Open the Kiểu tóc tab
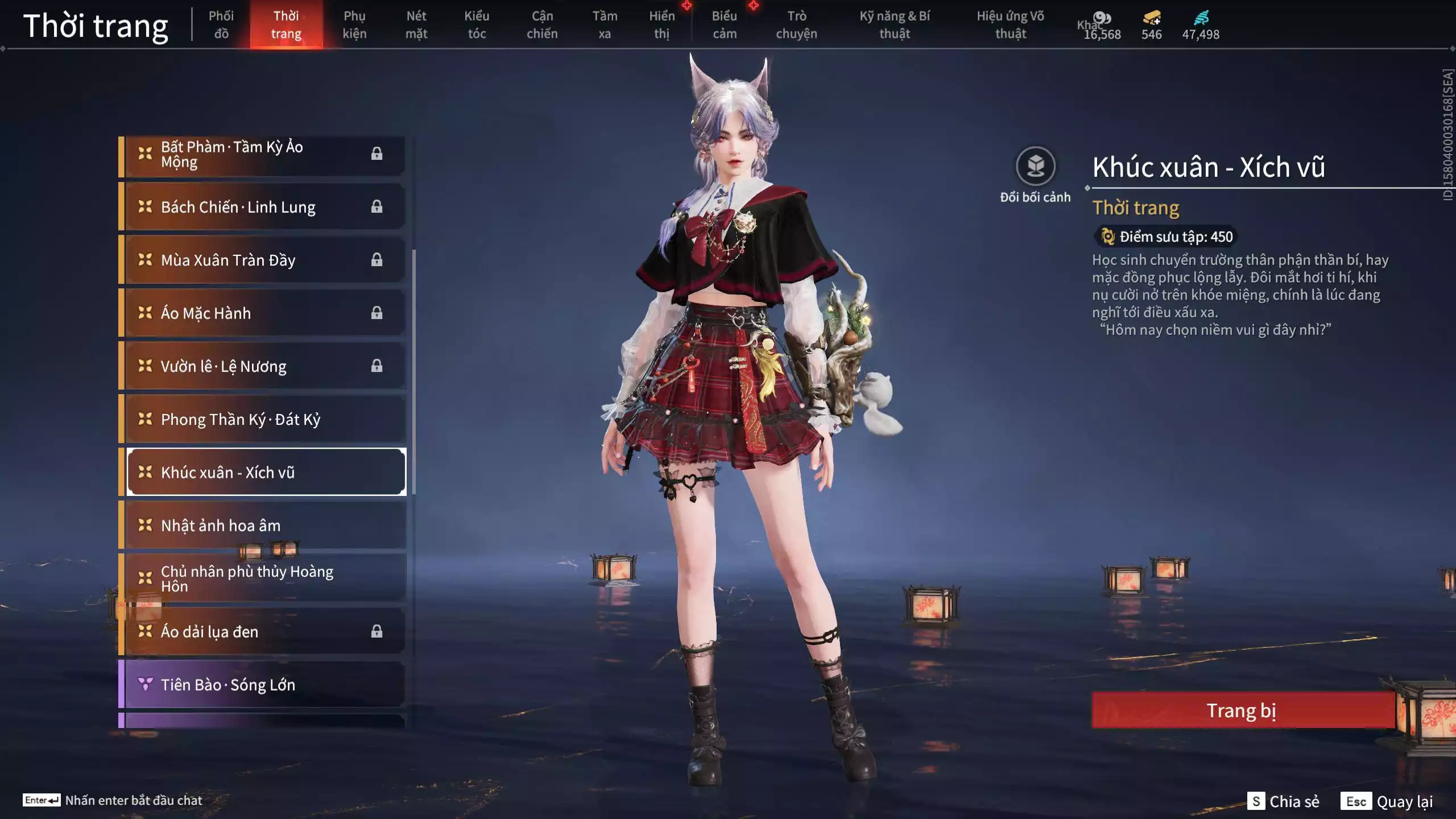1456x819 pixels. (477, 24)
